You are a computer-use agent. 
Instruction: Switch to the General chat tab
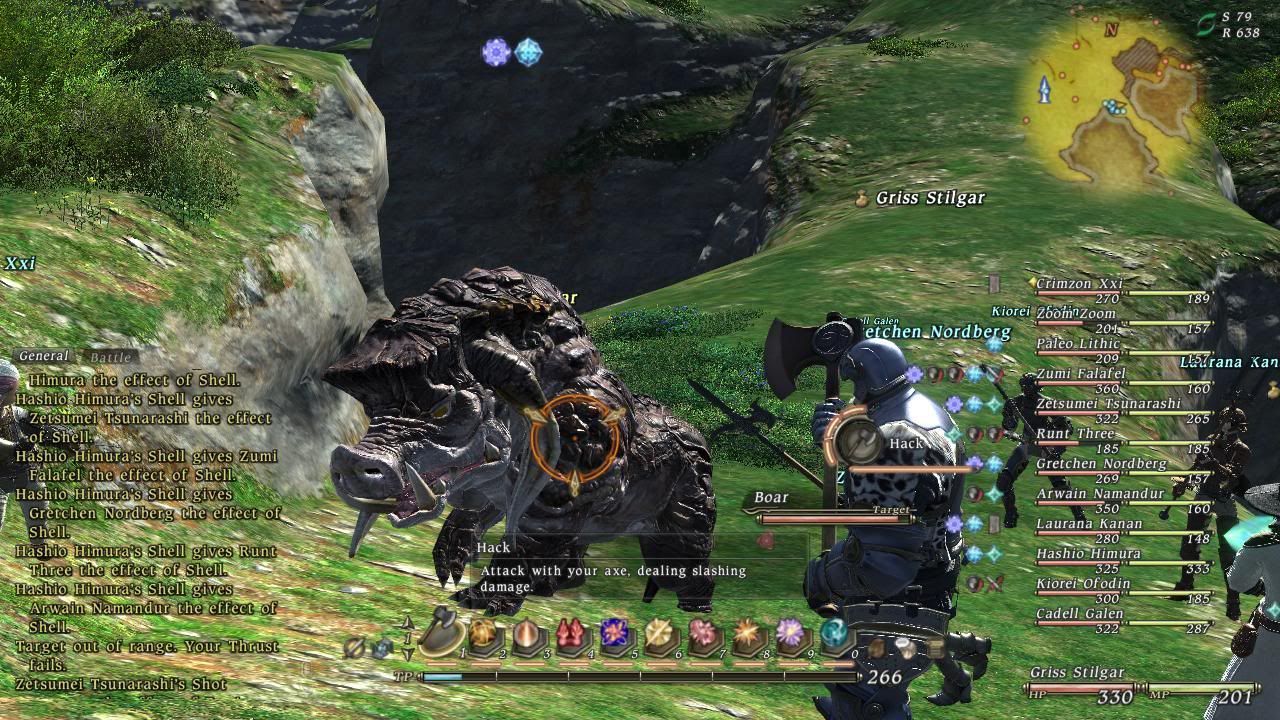point(44,356)
